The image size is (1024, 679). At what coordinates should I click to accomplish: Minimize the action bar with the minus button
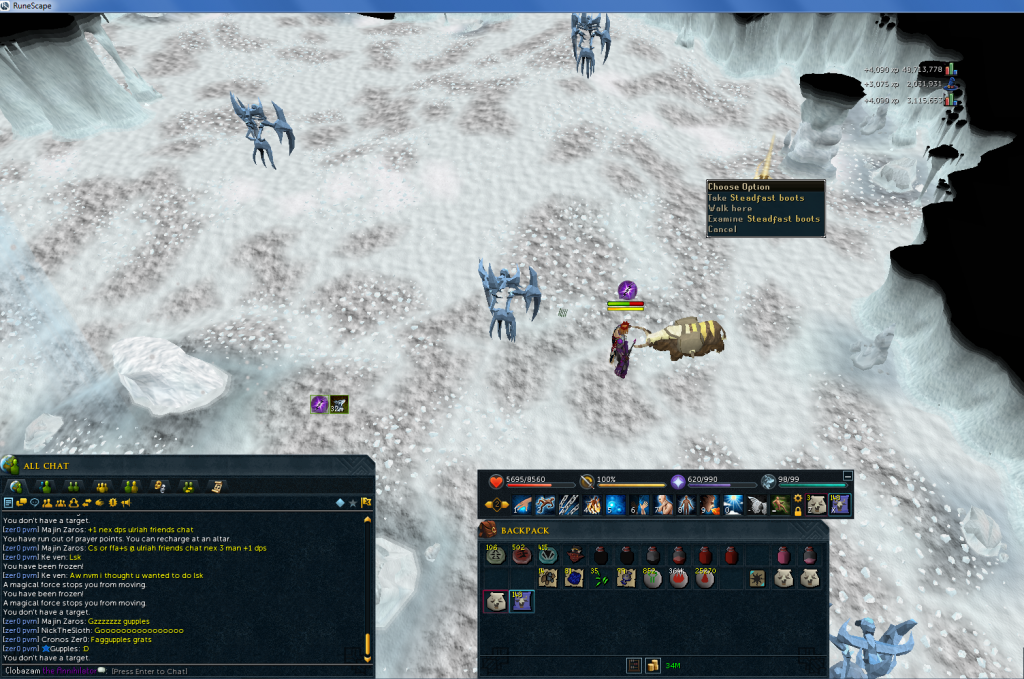pos(848,476)
